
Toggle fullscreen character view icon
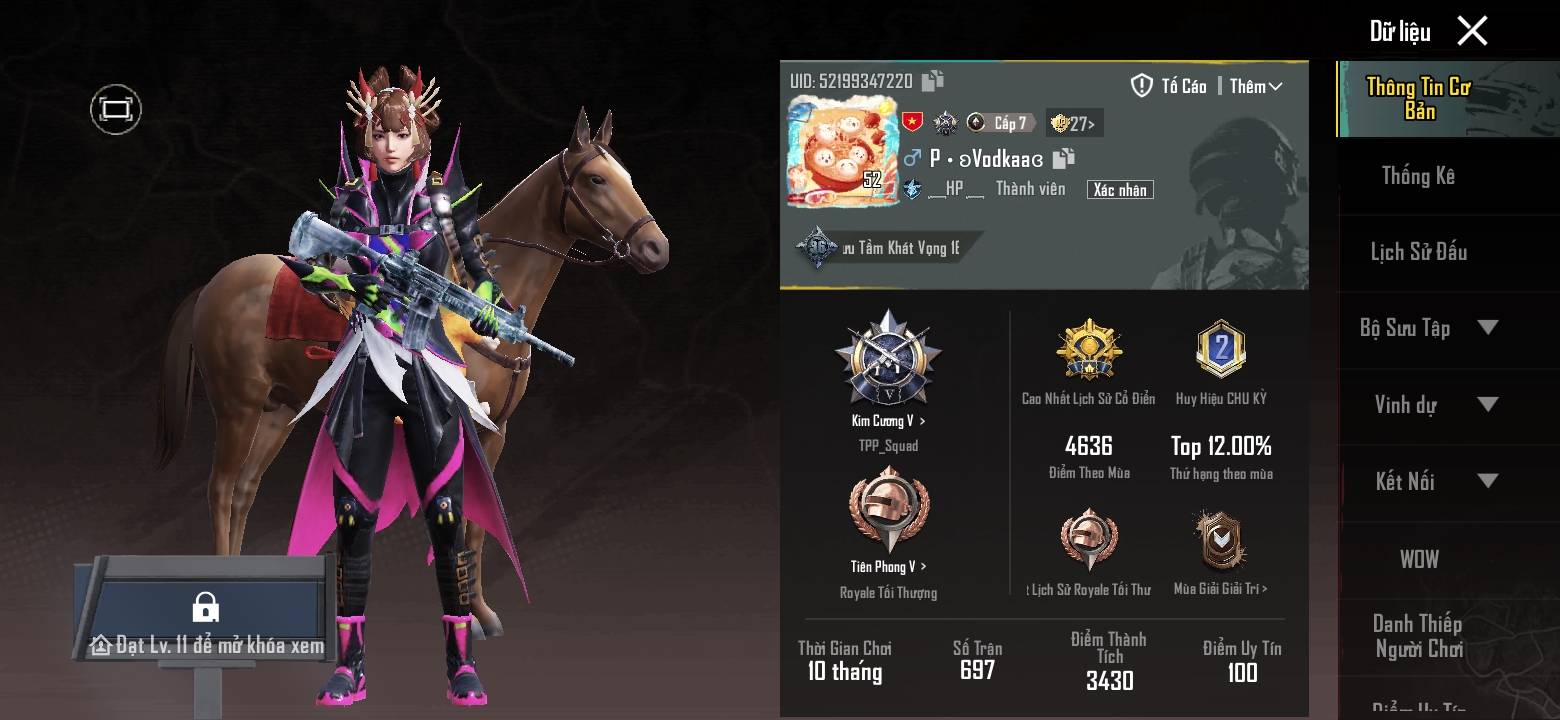click(116, 109)
